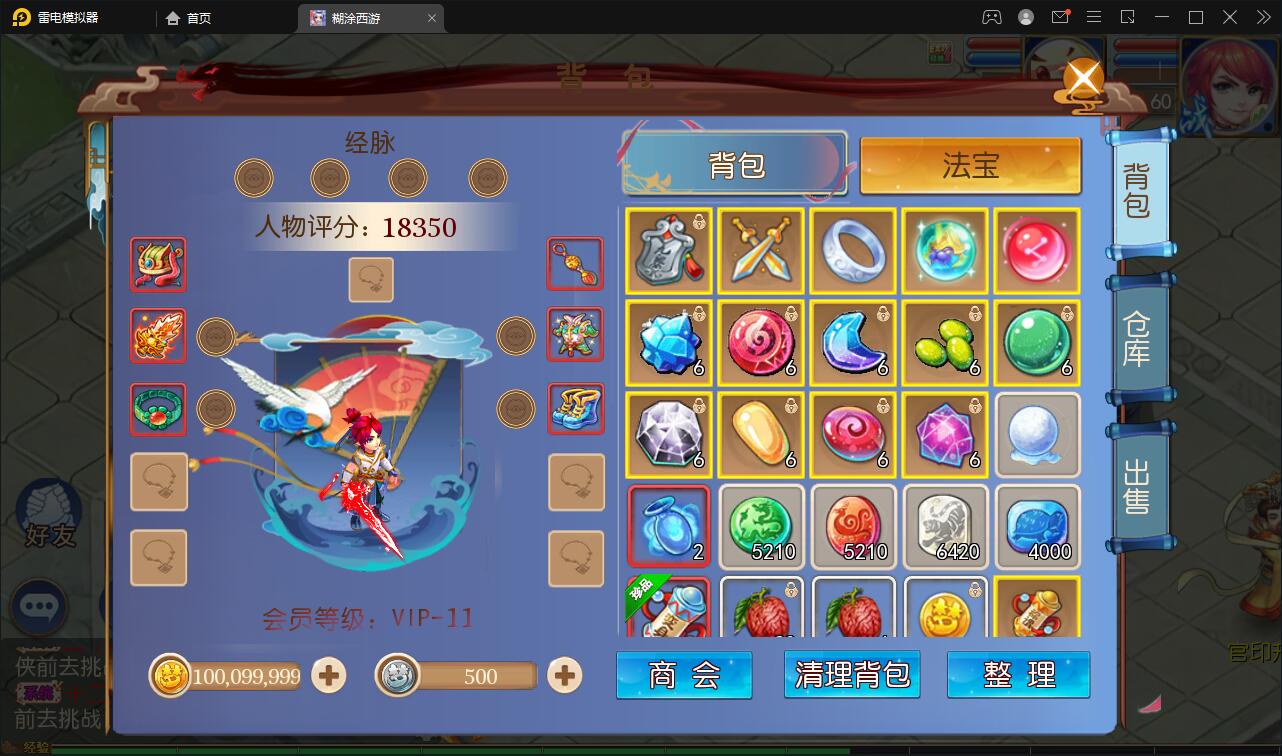Select the green jade belt equipment item
The image size is (1282, 756).
[x=157, y=409]
